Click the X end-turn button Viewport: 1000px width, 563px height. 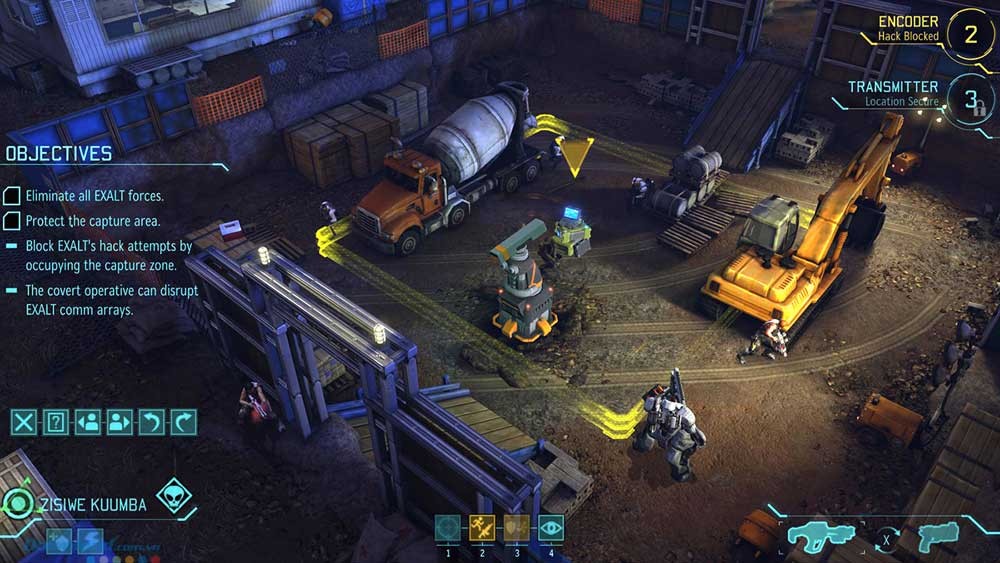23,422
